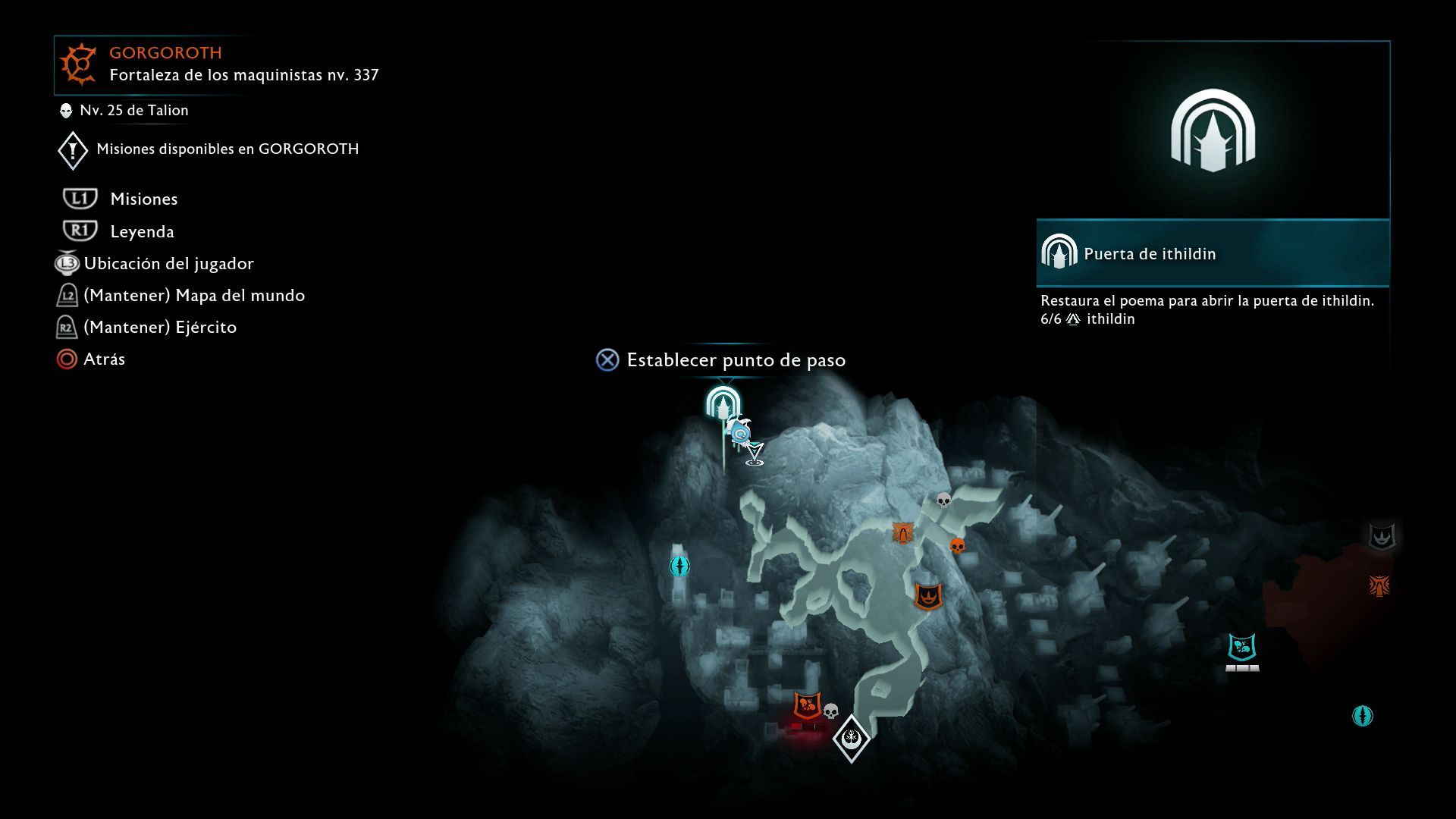This screenshot has height=819, width=1456.
Task: Pick the grey crowned shield marker
Action: pyautogui.click(x=1381, y=536)
